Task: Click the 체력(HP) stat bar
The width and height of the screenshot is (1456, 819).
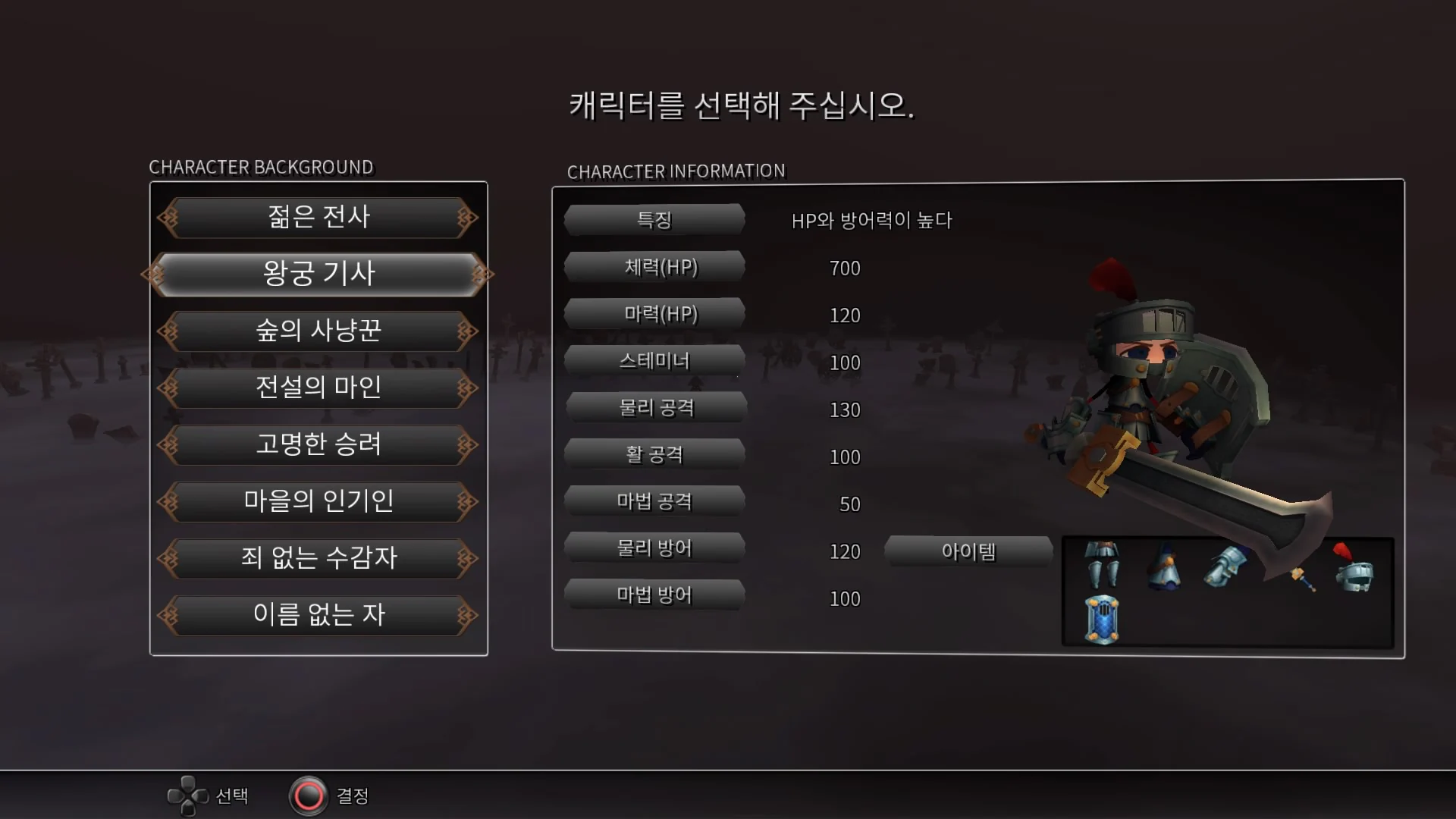Action: tap(654, 267)
